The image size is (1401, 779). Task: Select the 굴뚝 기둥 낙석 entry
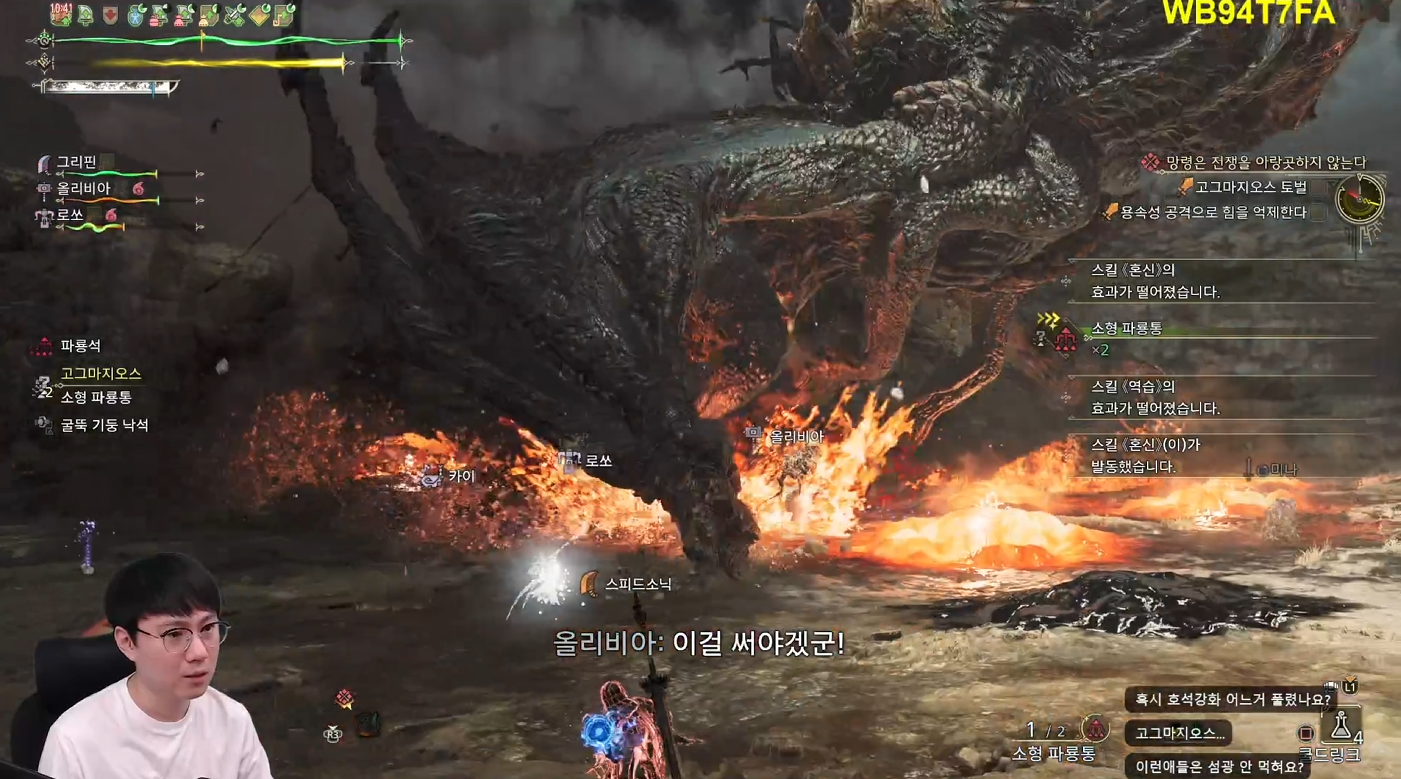click(x=104, y=425)
